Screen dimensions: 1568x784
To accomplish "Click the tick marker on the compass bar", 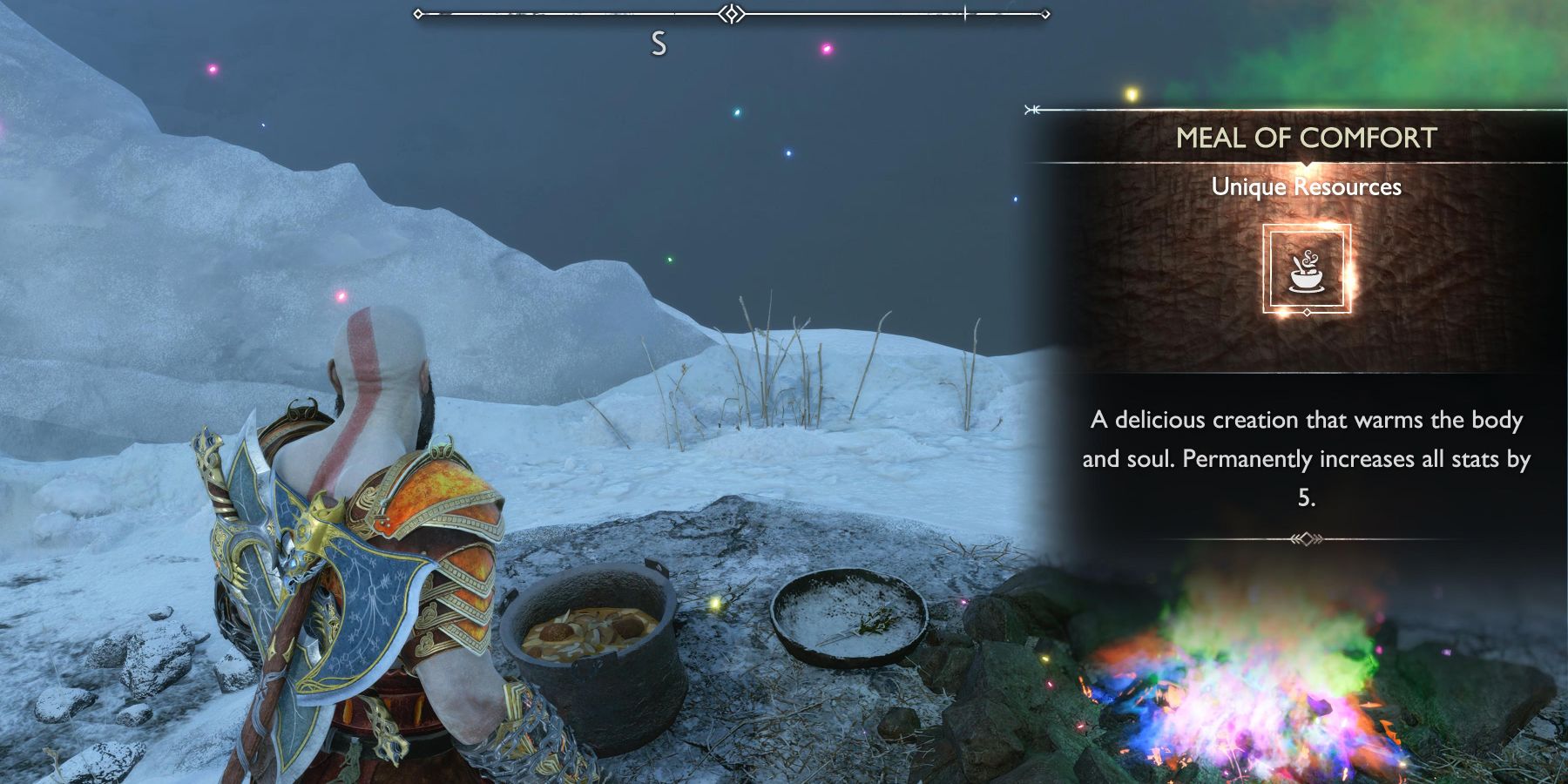I will pos(965,13).
